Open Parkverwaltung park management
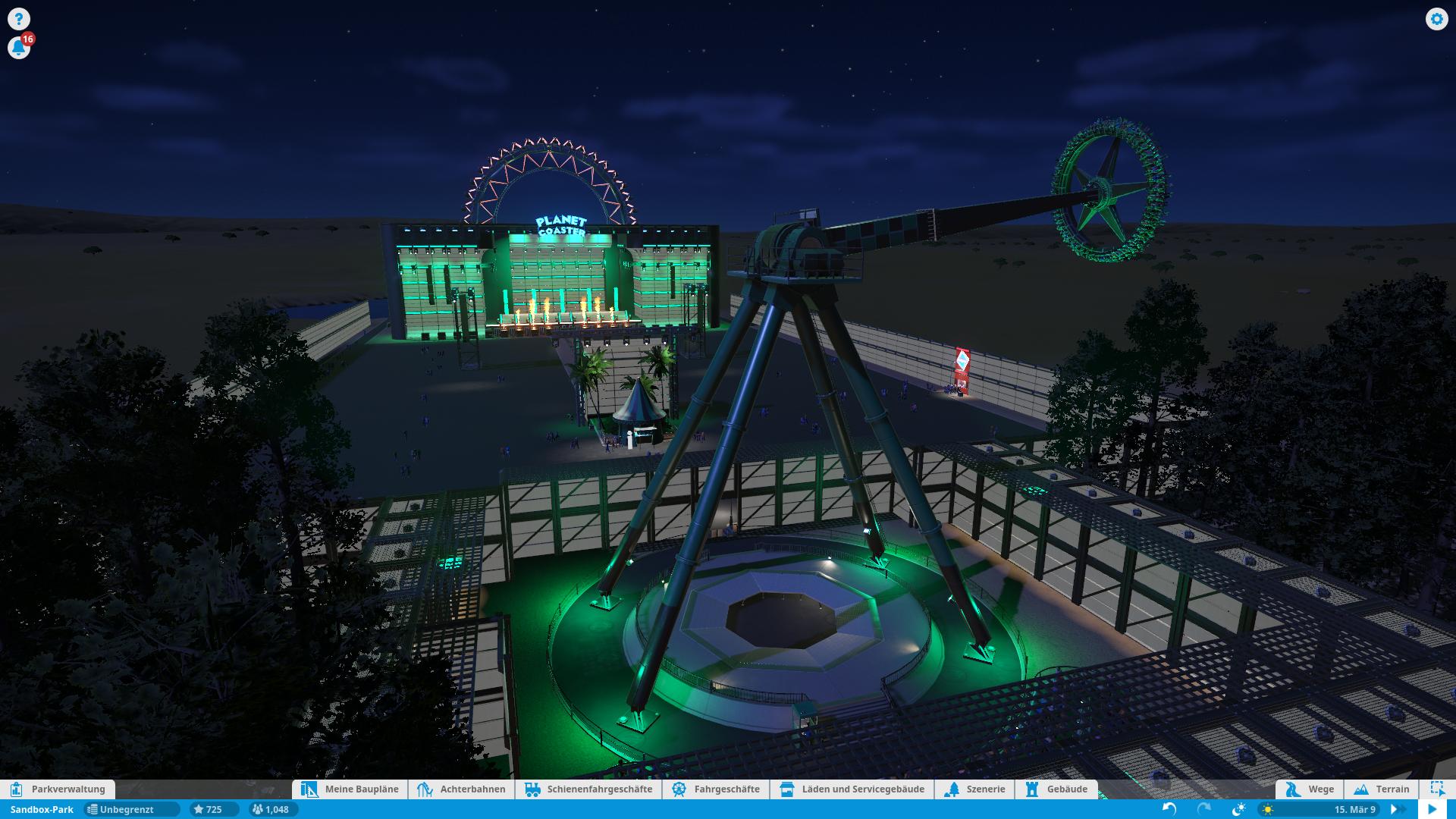The width and height of the screenshot is (1456, 819). point(58,789)
